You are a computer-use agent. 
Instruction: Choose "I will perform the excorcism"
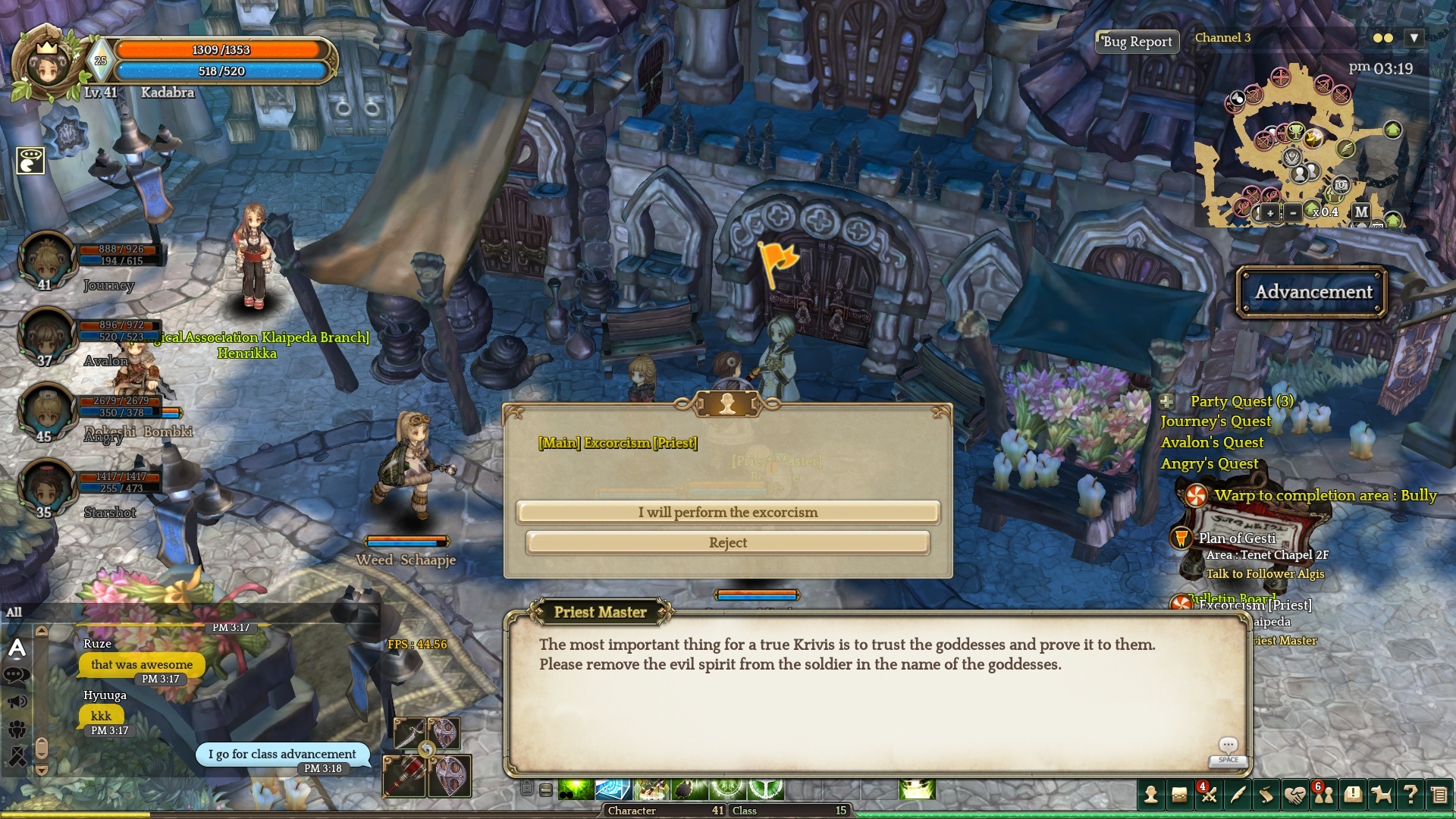728,513
